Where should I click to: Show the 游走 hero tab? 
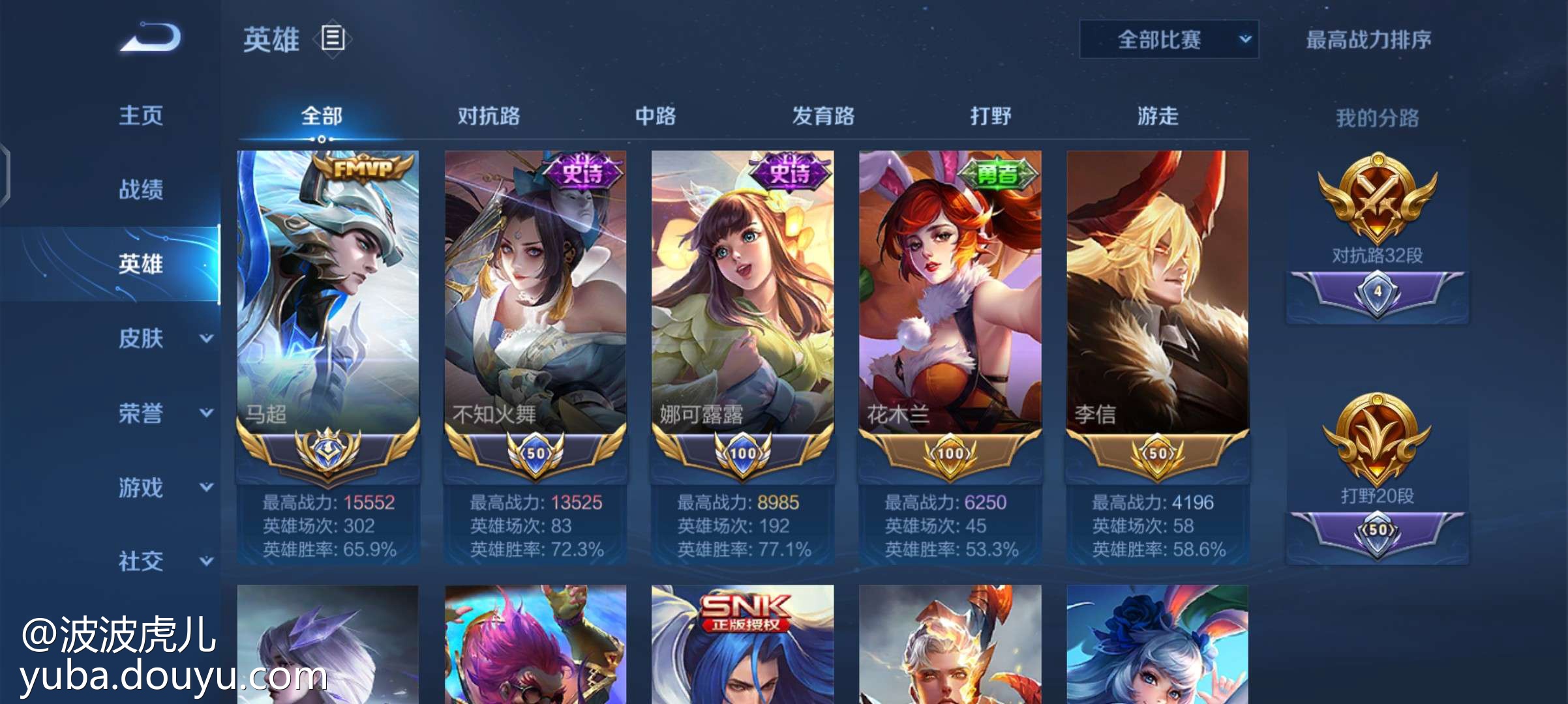point(1158,117)
